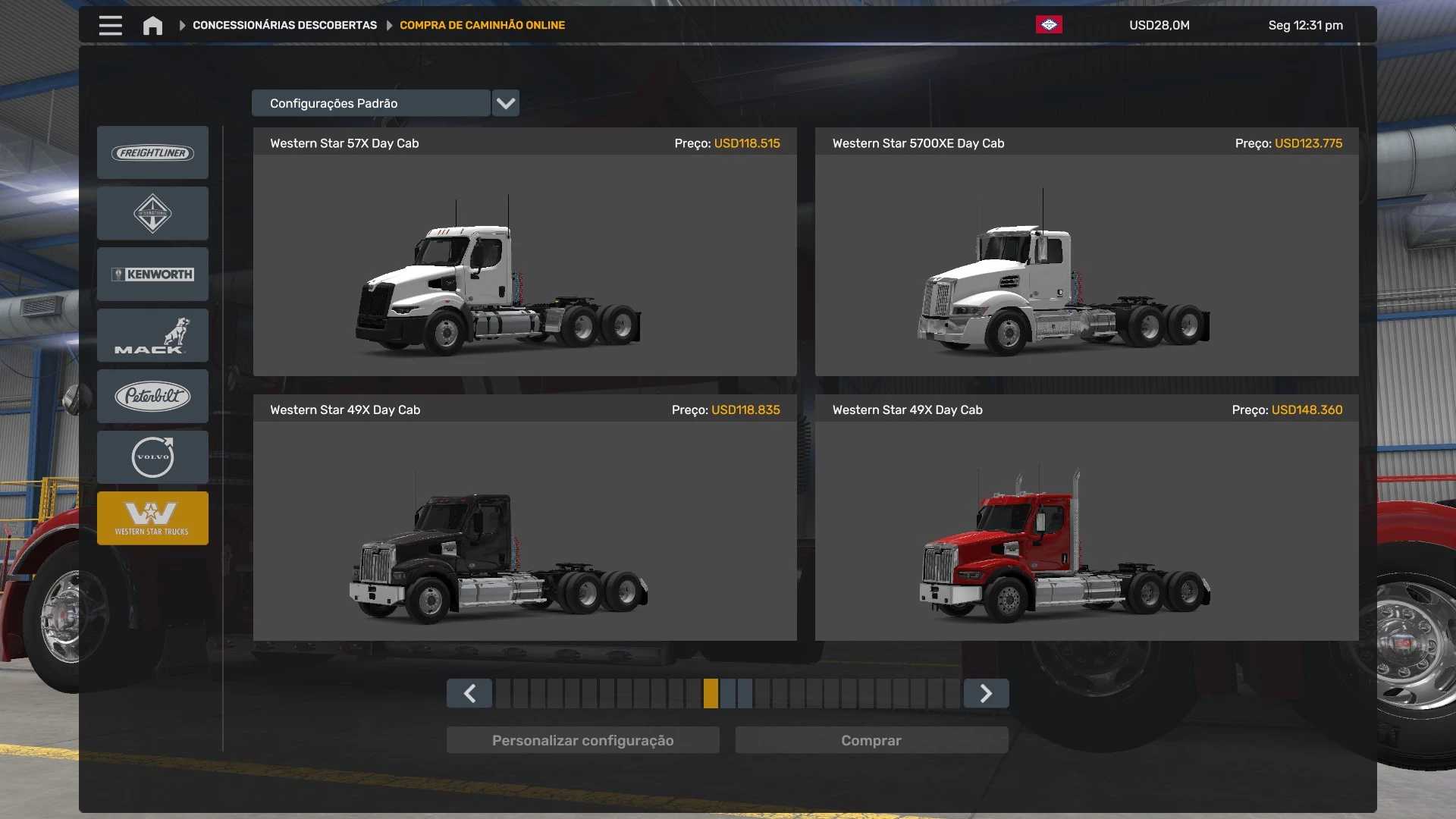Pick the red Western Star 49X truck
Viewport: 1456px width, 819px height.
point(1086,531)
